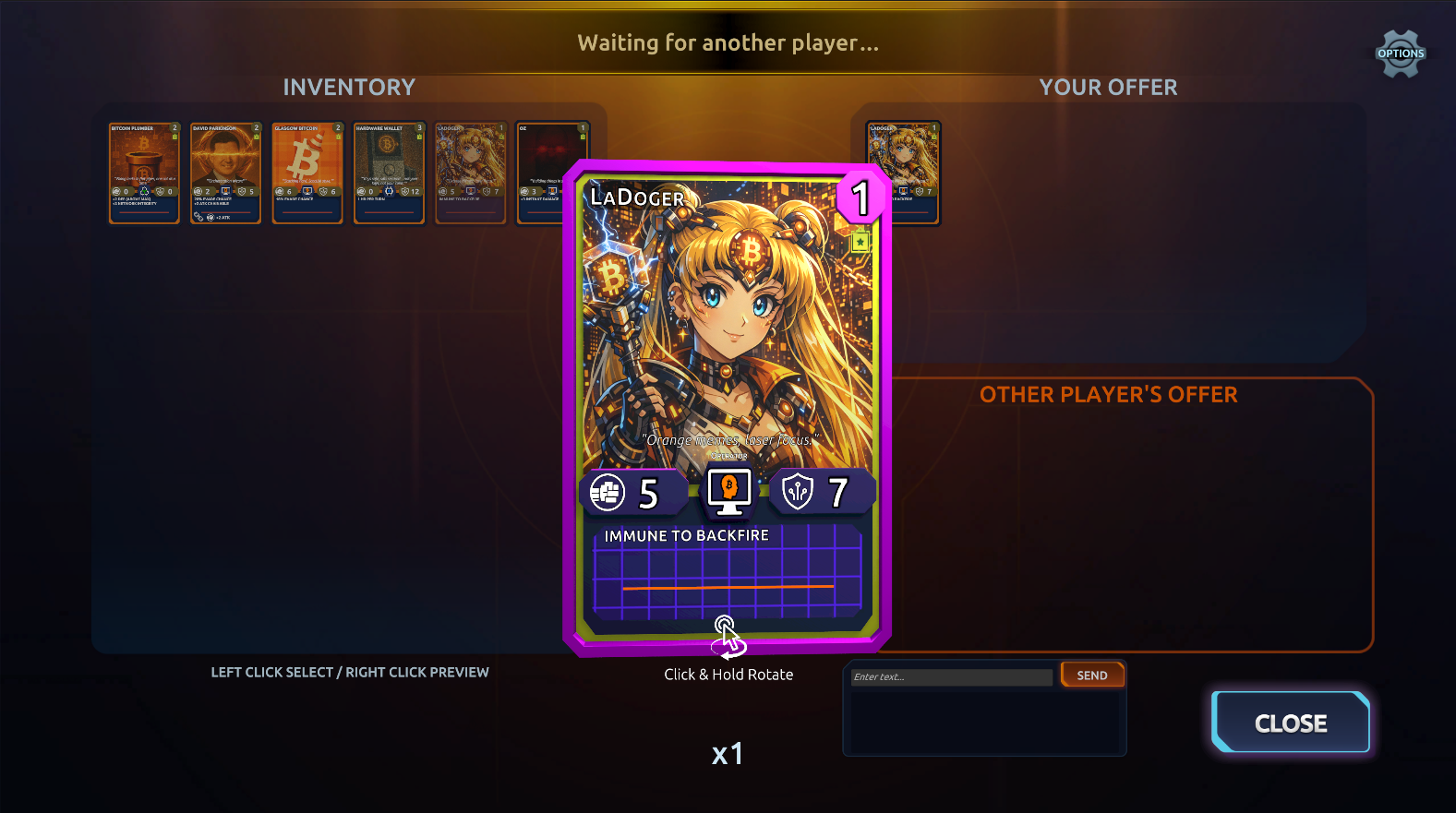
Task: Toggle the green marker on the OZ card
Action: pos(583,136)
